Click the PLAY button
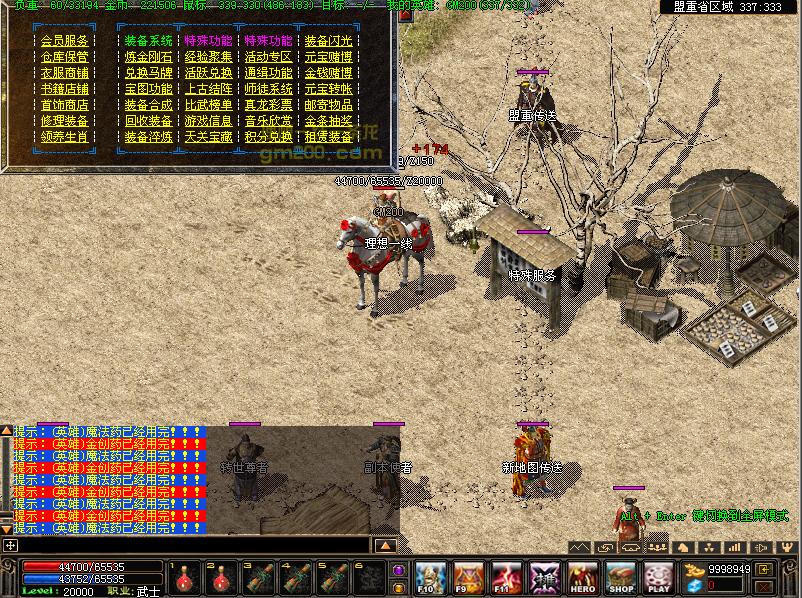The width and height of the screenshot is (802, 598). (658, 578)
